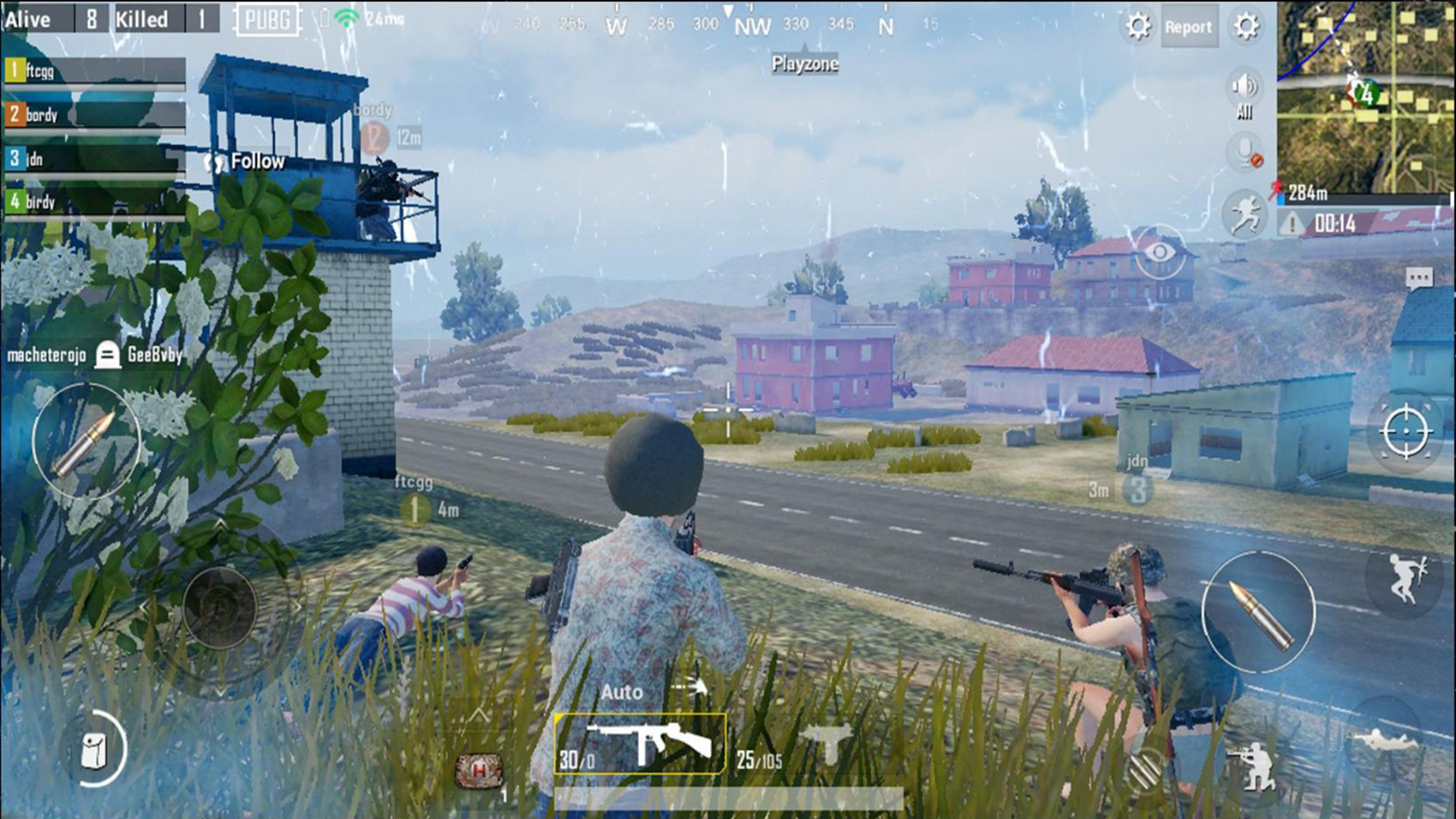Tap the left-side bullet fire button
Image resolution: width=1456 pixels, height=819 pixels.
(85, 441)
